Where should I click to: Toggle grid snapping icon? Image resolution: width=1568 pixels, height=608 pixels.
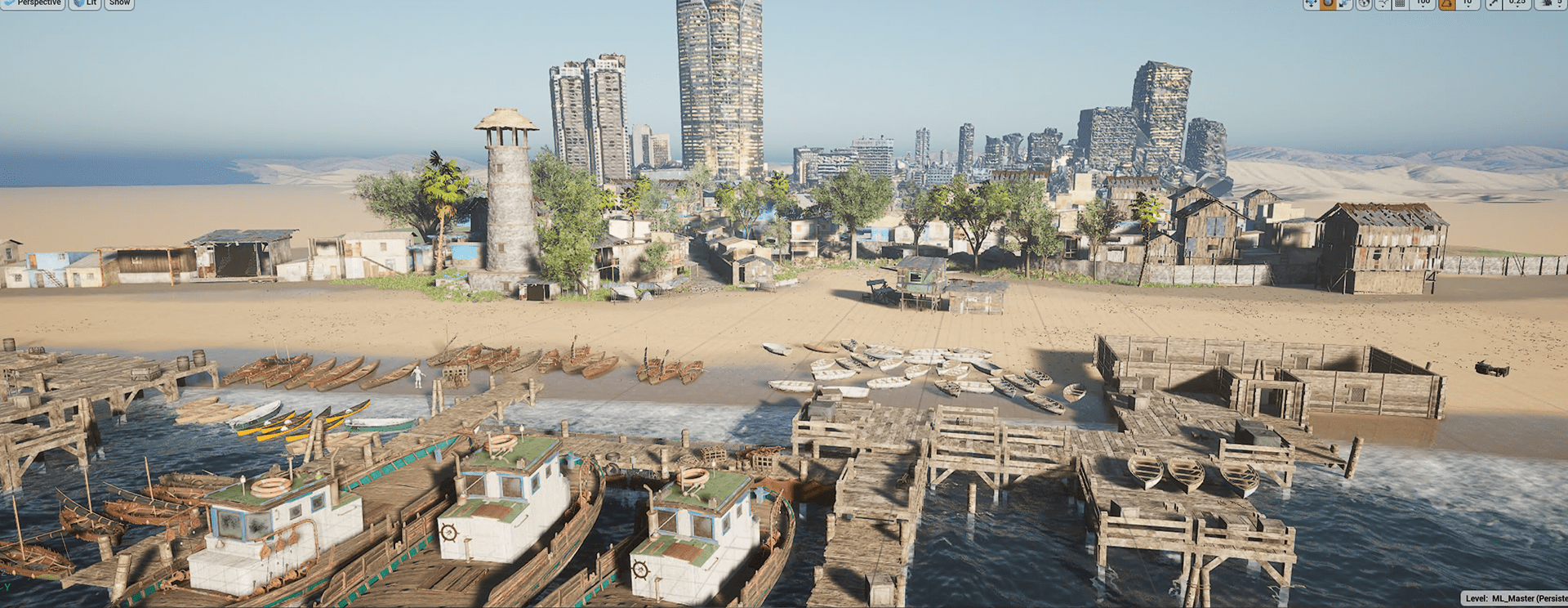coord(1401,3)
